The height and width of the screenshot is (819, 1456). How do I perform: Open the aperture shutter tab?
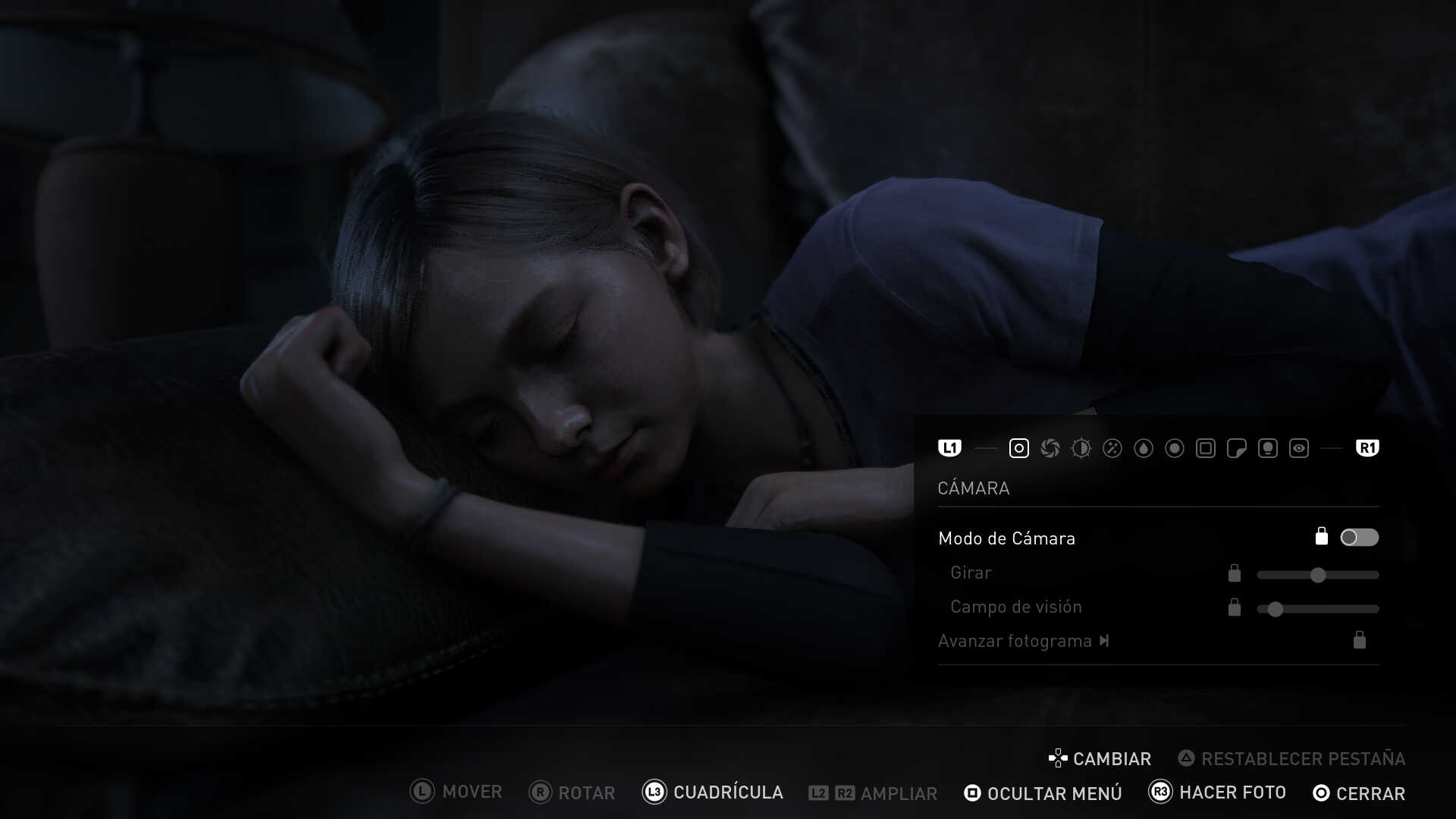(1050, 448)
